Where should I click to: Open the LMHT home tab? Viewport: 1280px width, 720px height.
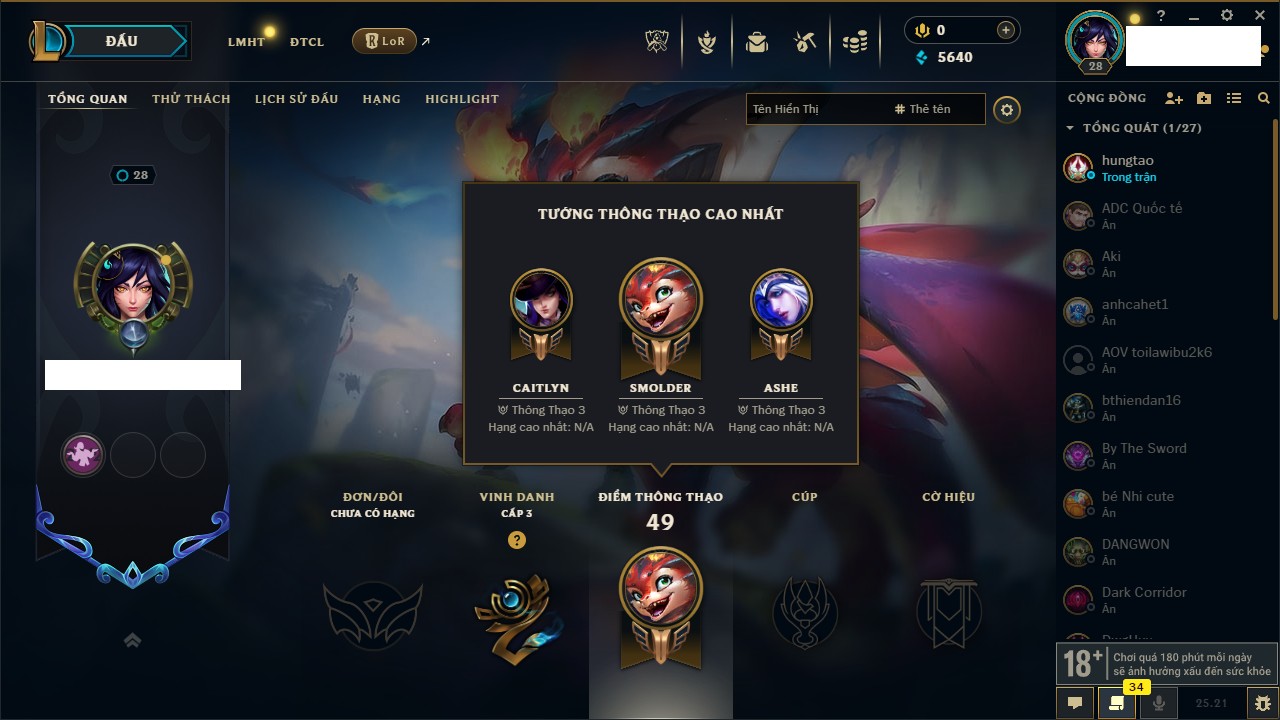coord(246,42)
